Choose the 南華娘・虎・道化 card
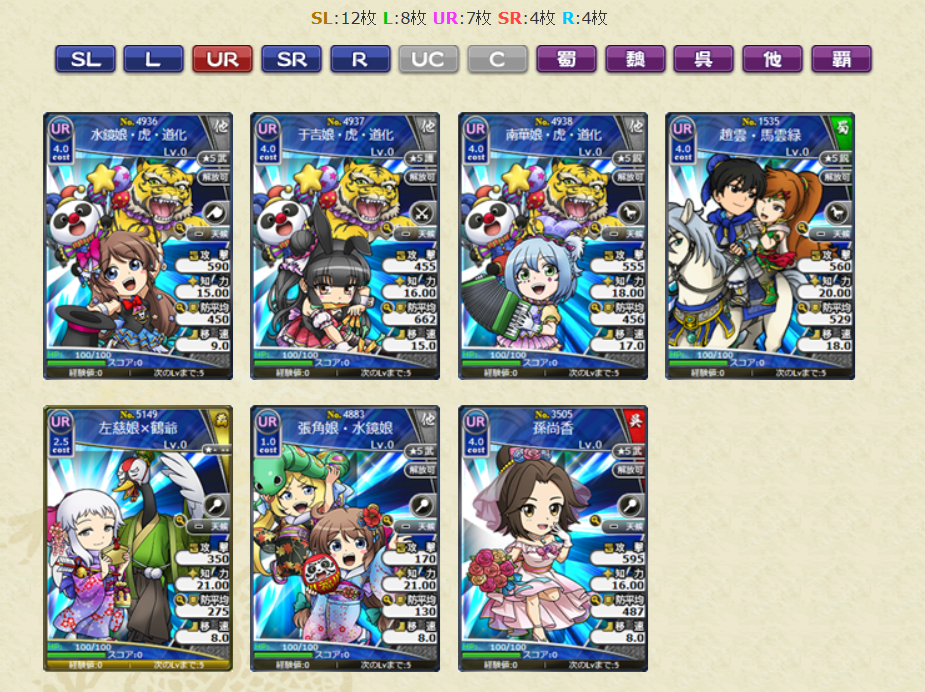Viewport: 925px width, 692px height. 553,246
